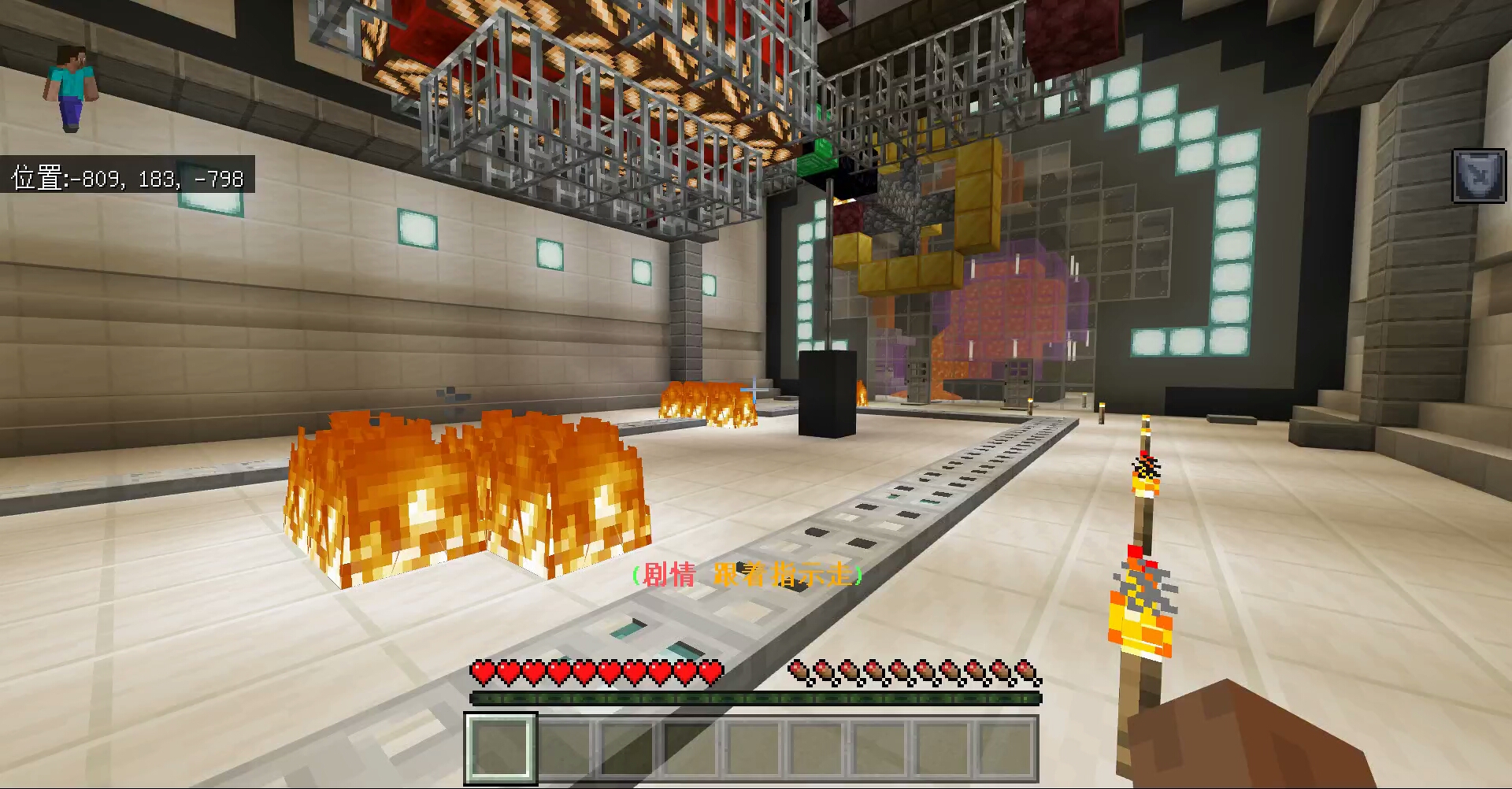Screen dimensions: 1512x789
Task: Open the Resistance status effect icon
Action: pyautogui.click(x=1478, y=176)
